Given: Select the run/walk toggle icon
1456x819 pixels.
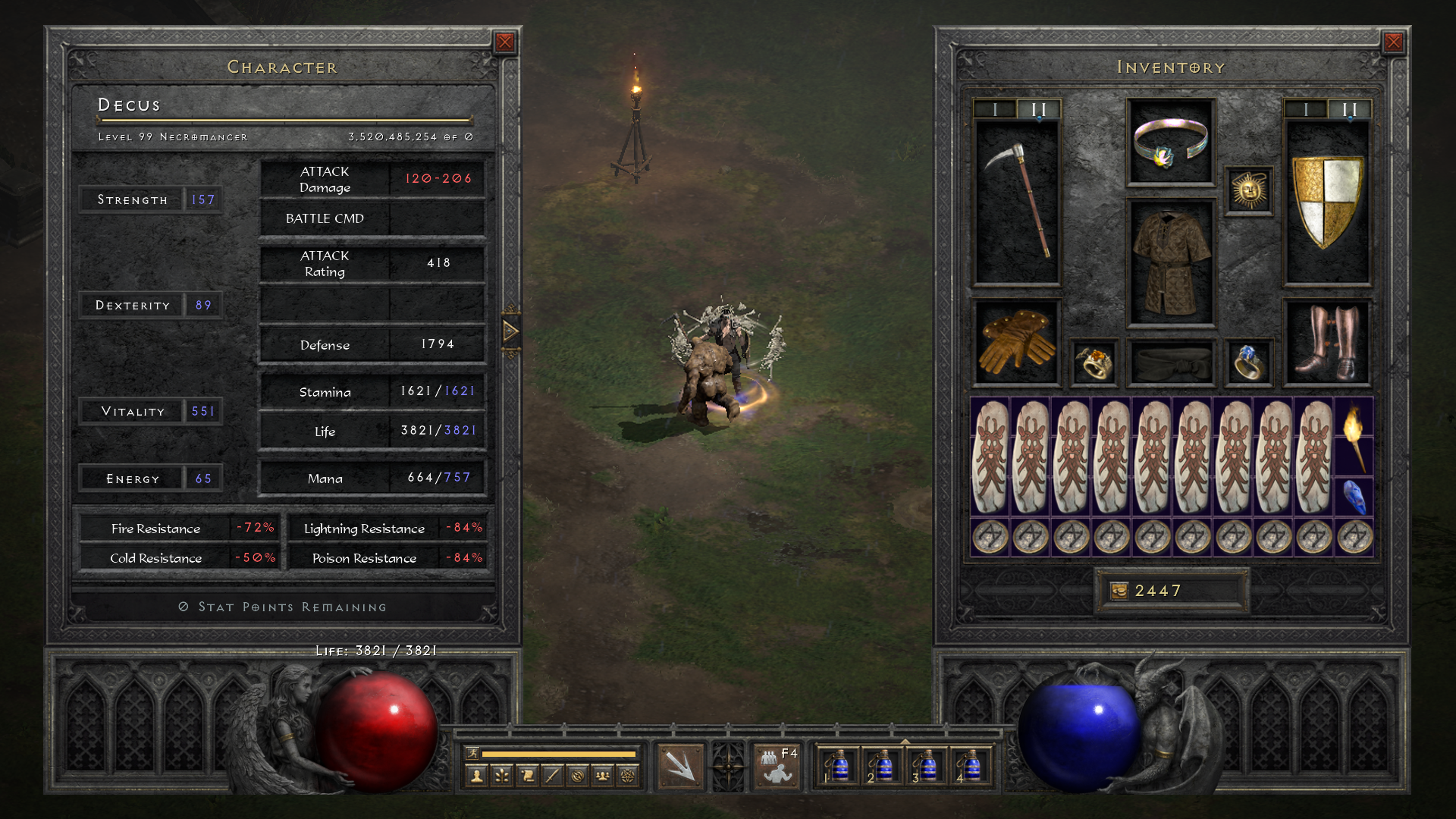Looking at the screenshot, I should pyautogui.click(x=474, y=753).
